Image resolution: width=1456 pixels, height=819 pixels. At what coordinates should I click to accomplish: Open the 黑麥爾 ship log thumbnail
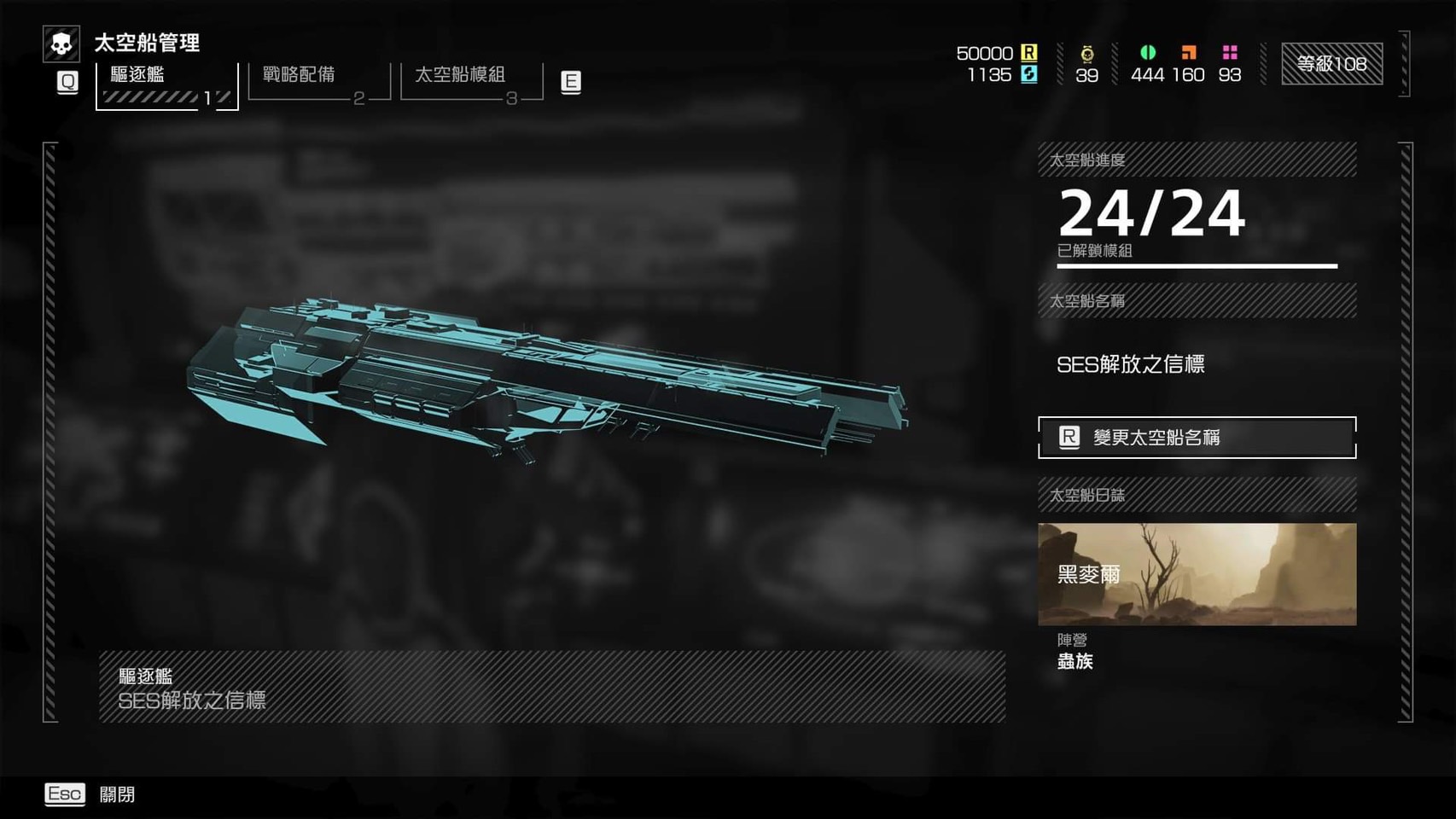click(x=1197, y=574)
